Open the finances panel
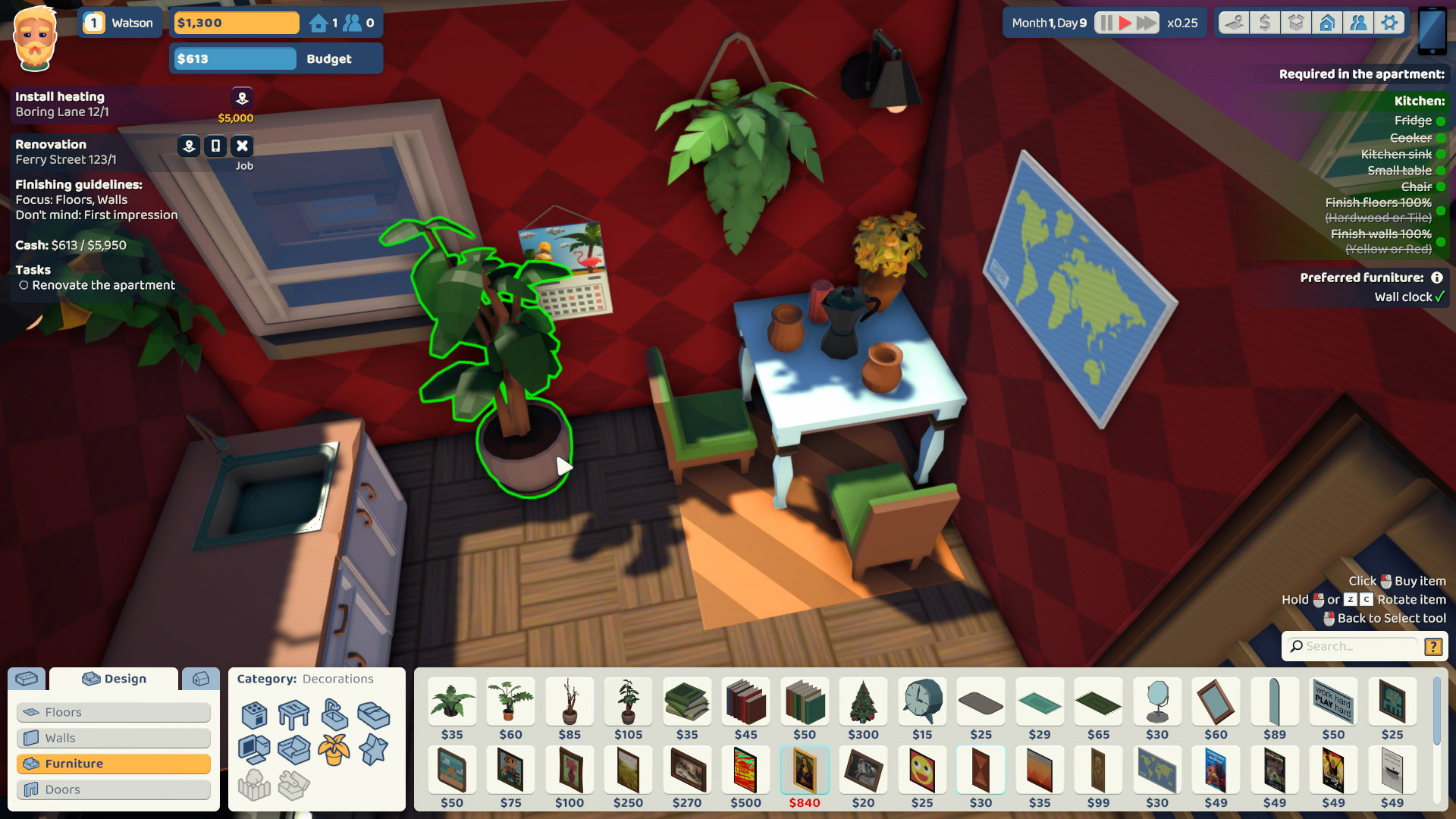The height and width of the screenshot is (819, 1456). 1264,22
